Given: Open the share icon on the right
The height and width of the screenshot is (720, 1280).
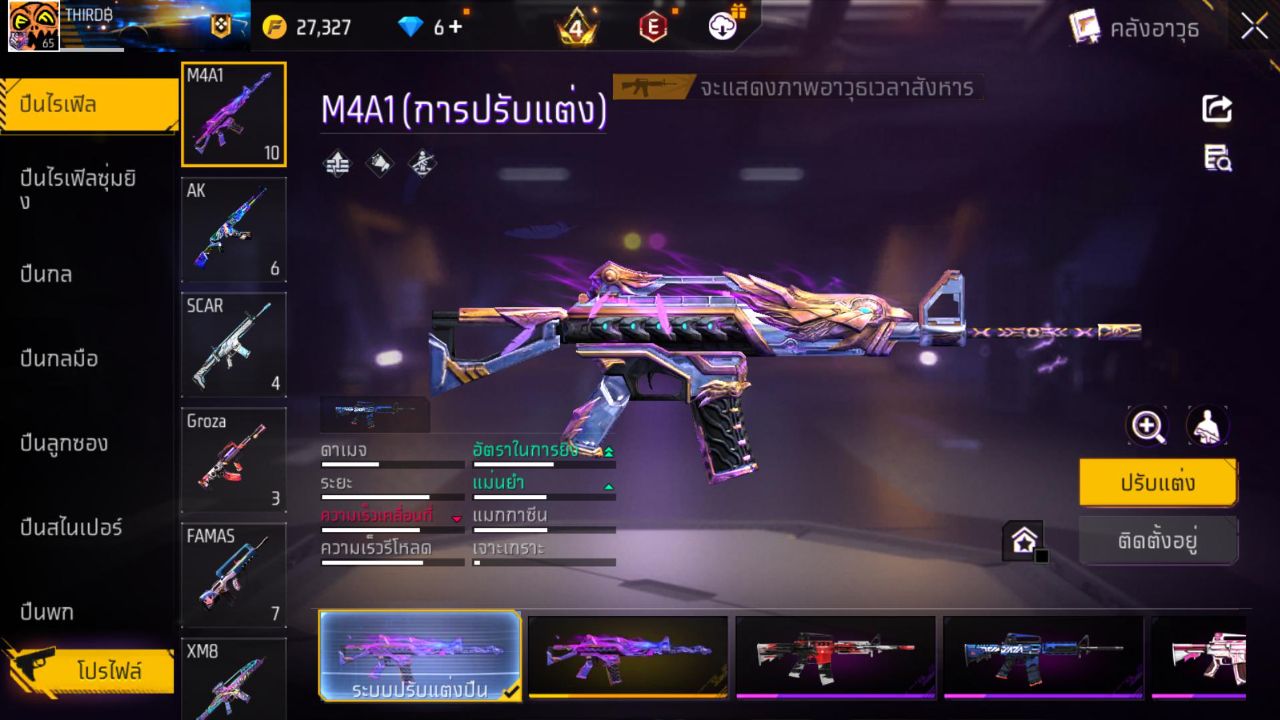Looking at the screenshot, I should pos(1216,109).
